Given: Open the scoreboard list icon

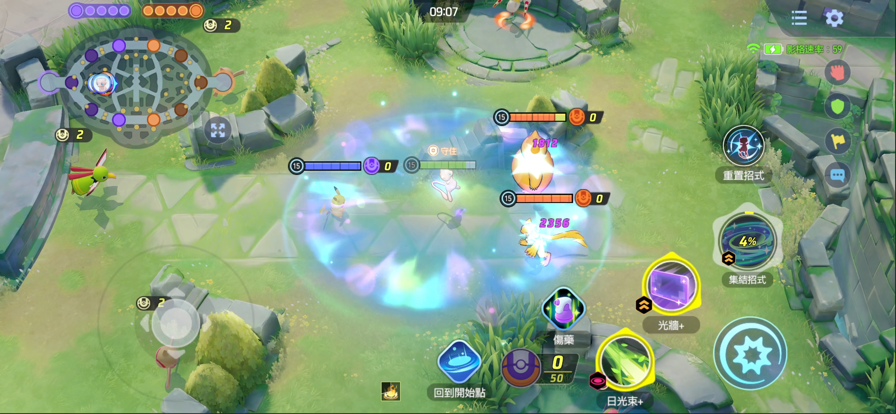Looking at the screenshot, I should click(799, 18).
